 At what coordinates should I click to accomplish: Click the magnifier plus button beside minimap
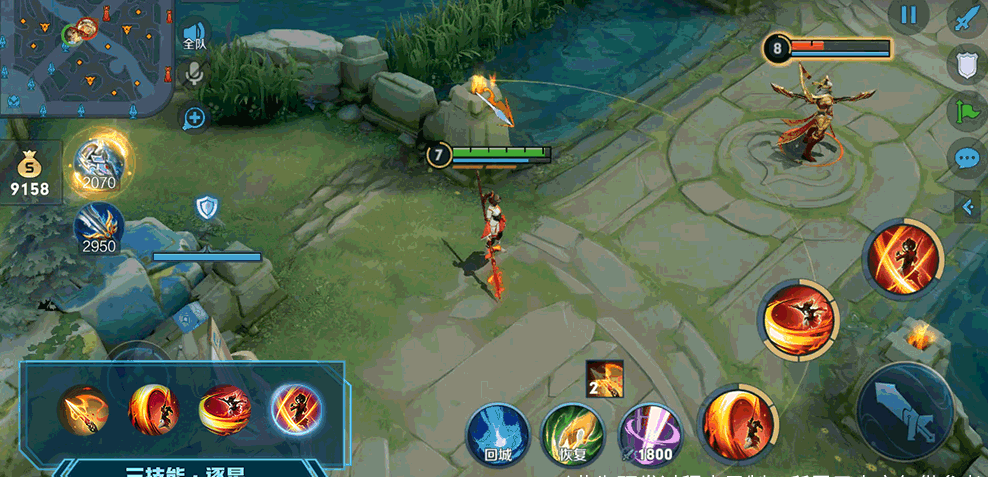click(194, 119)
